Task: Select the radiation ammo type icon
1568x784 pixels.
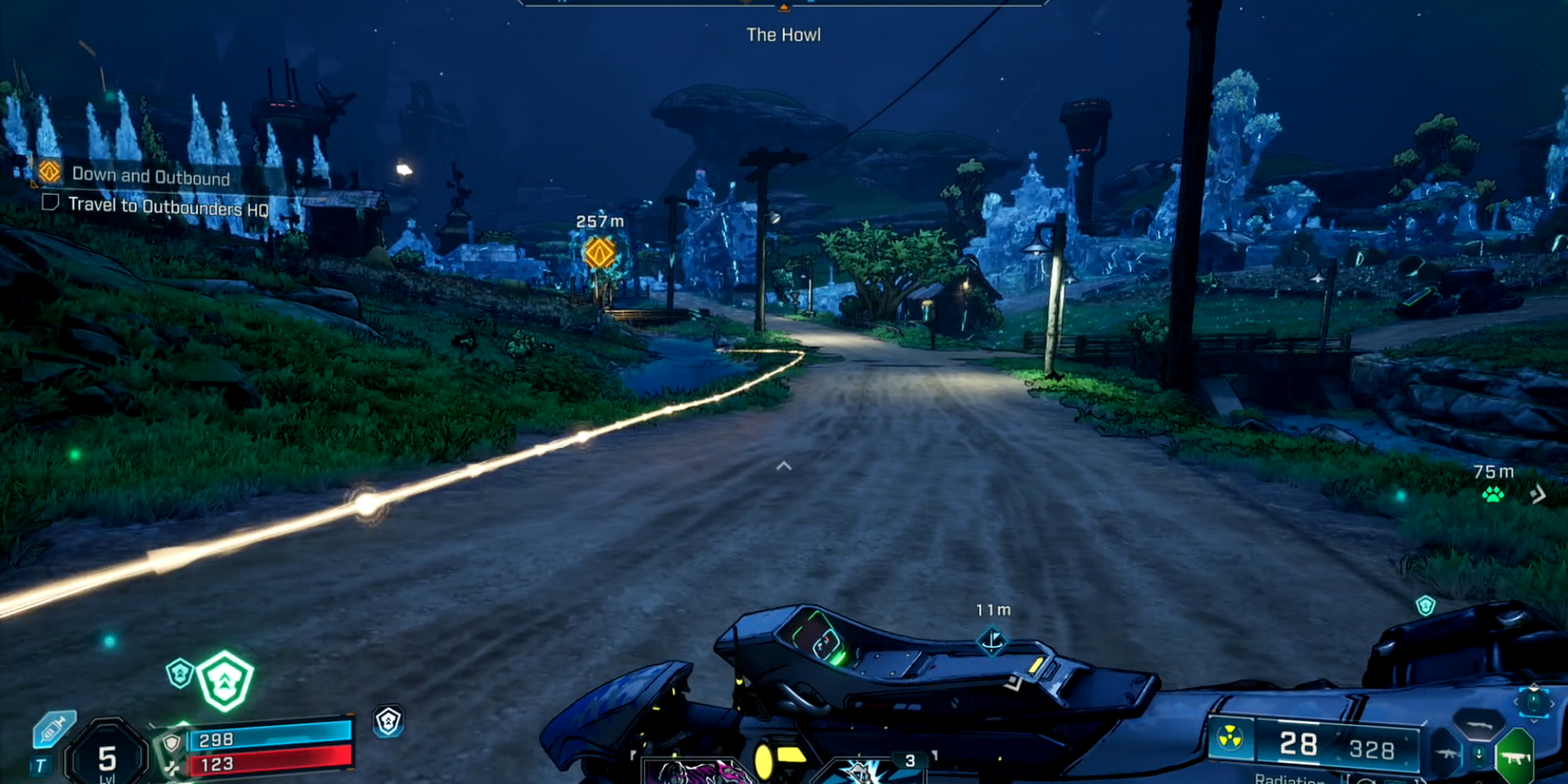Action: 1229,737
